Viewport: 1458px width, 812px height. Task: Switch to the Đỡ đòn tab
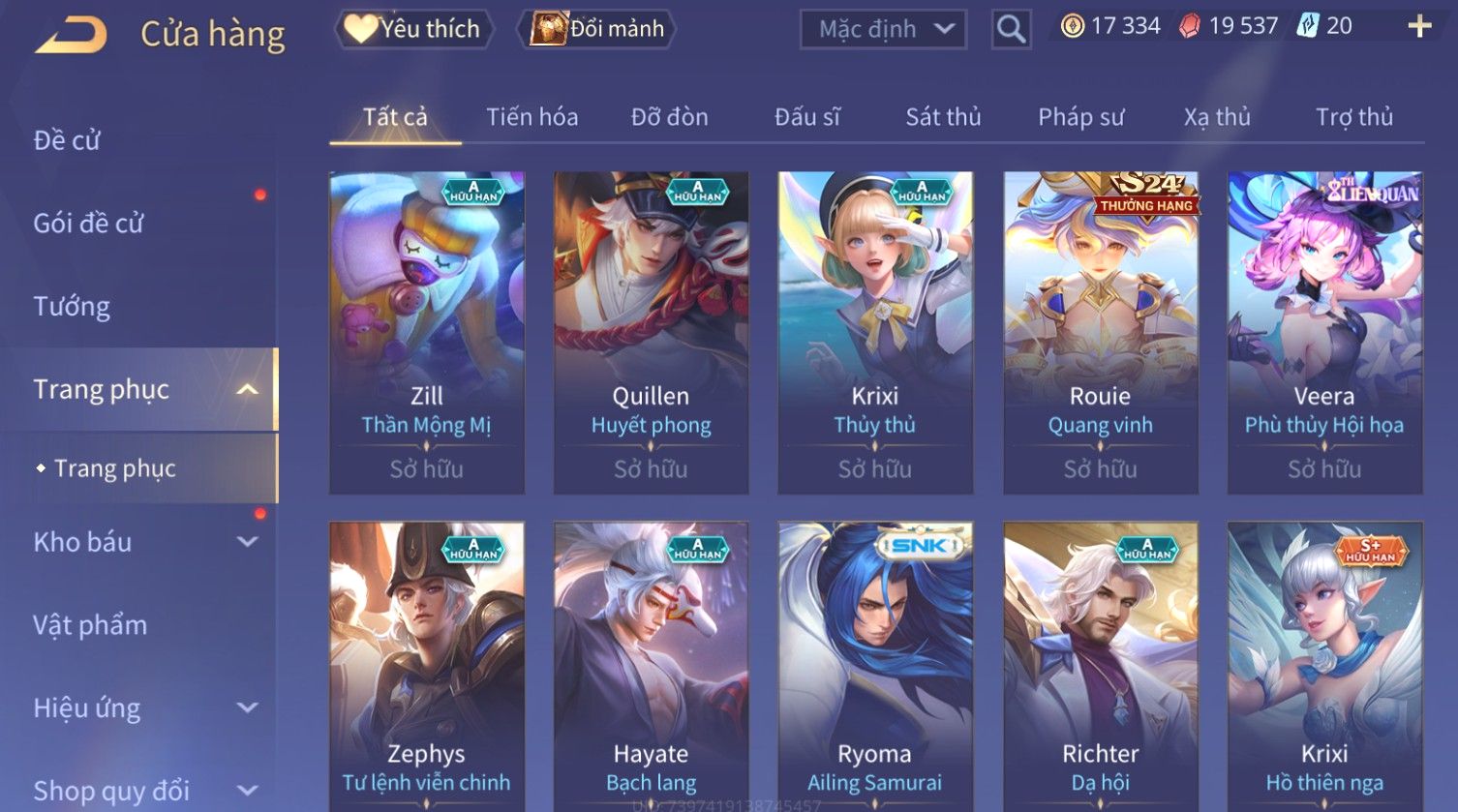coord(669,117)
